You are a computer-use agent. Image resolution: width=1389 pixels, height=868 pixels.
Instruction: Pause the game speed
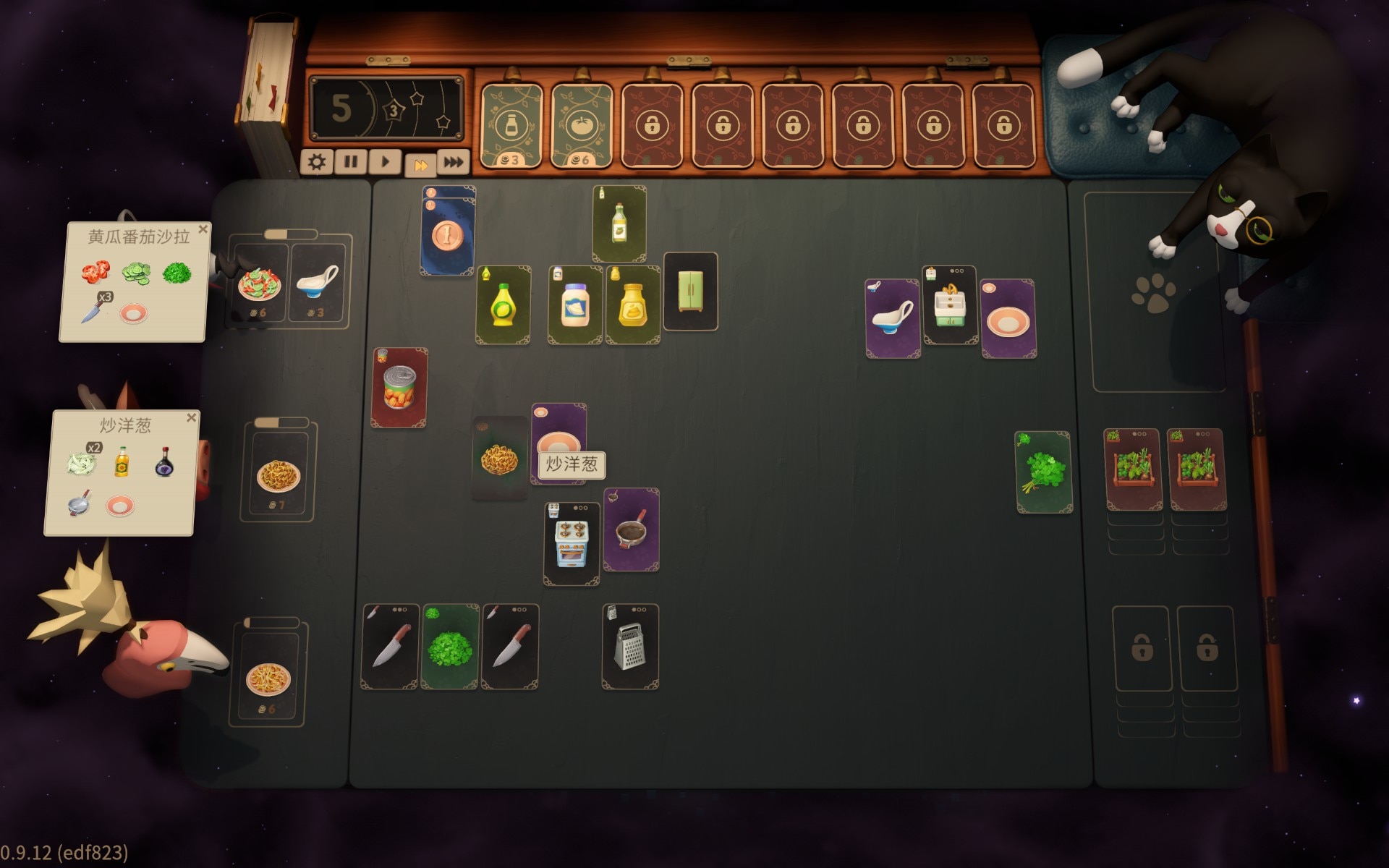pos(351,162)
